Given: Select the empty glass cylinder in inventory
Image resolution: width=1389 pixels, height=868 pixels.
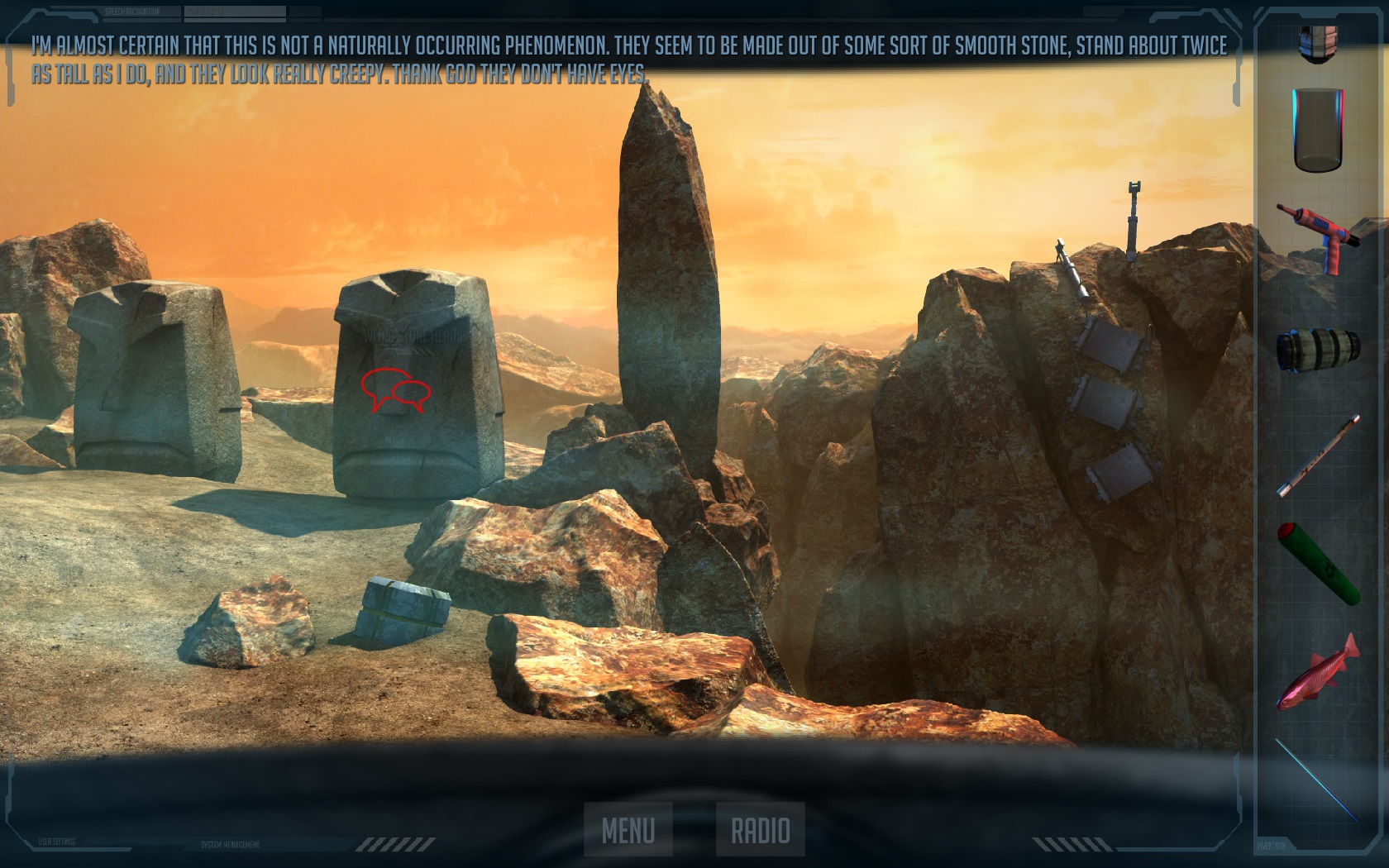Looking at the screenshot, I should tap(1318, 131).
